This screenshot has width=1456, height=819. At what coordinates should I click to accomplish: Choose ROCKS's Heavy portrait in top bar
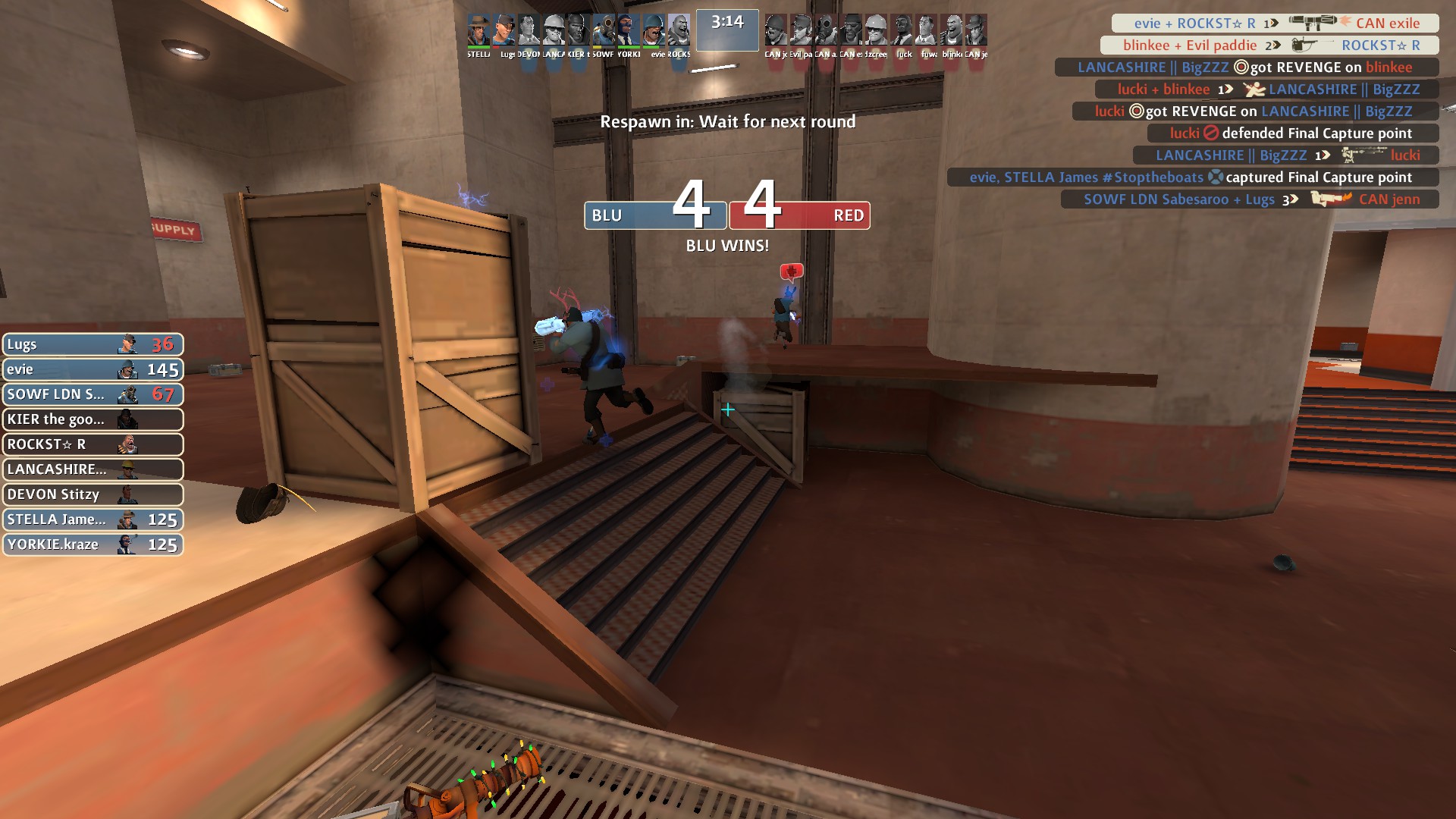[679, 32]
